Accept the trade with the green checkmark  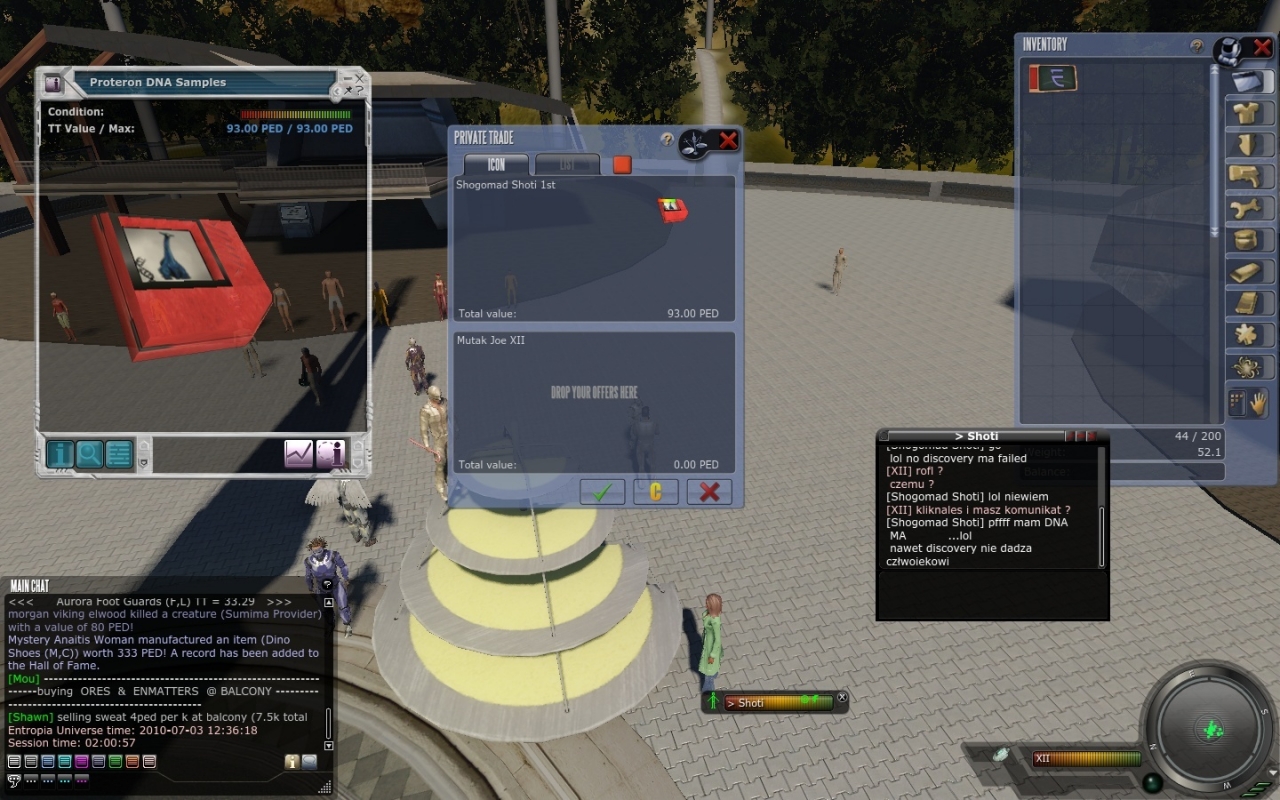point(602,492)
